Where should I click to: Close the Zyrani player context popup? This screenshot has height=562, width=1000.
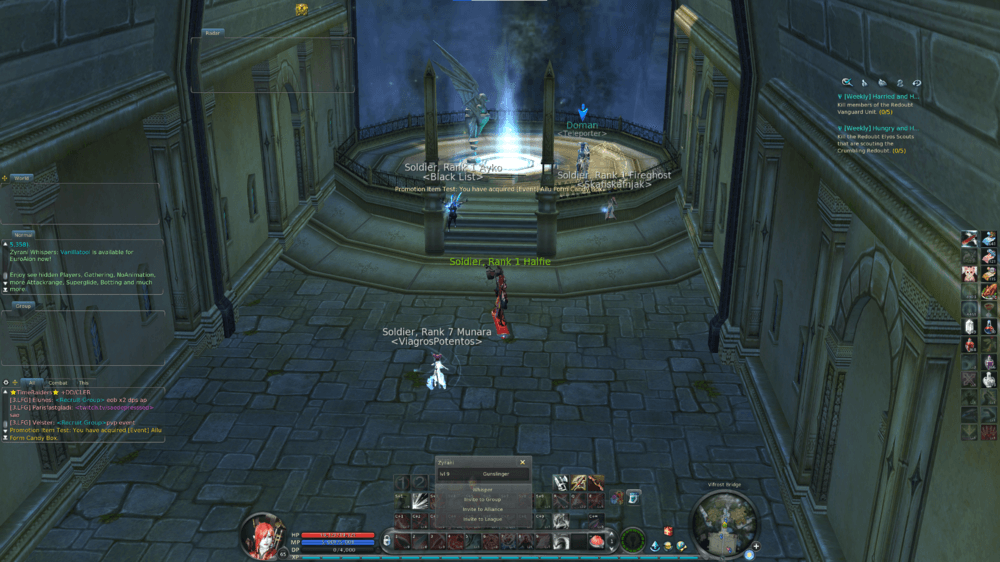coord(522,462)
